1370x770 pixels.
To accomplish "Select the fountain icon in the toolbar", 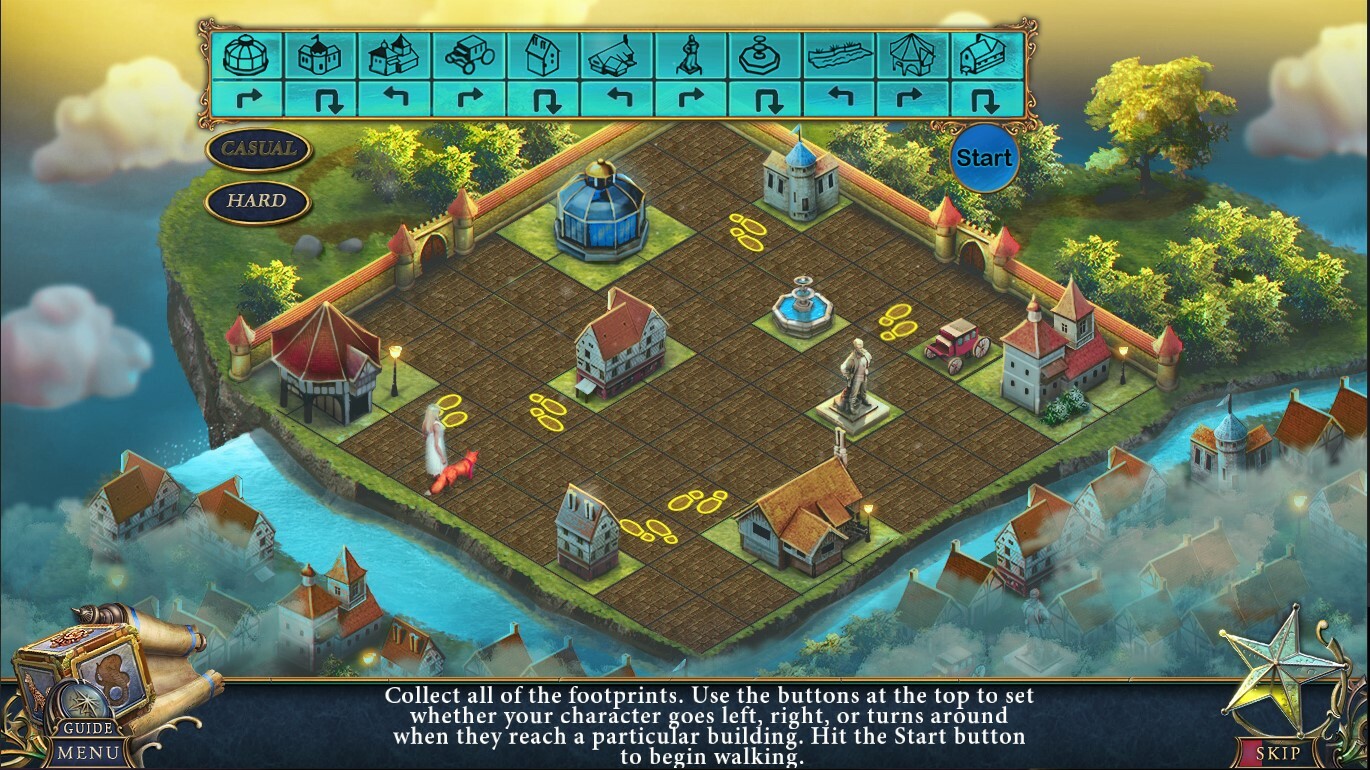I will [766, 55].
